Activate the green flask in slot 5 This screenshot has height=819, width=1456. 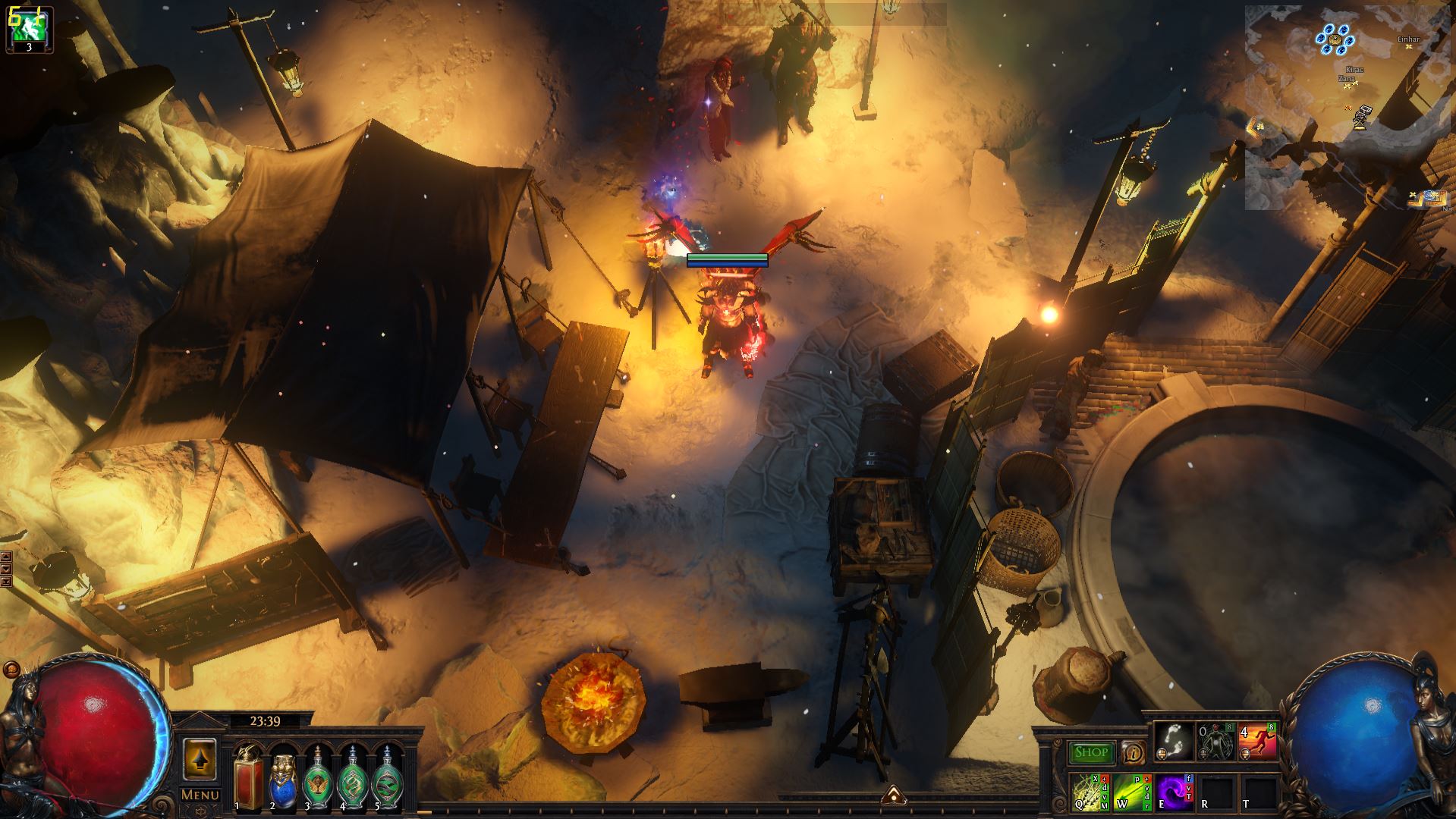coord(387,777)
